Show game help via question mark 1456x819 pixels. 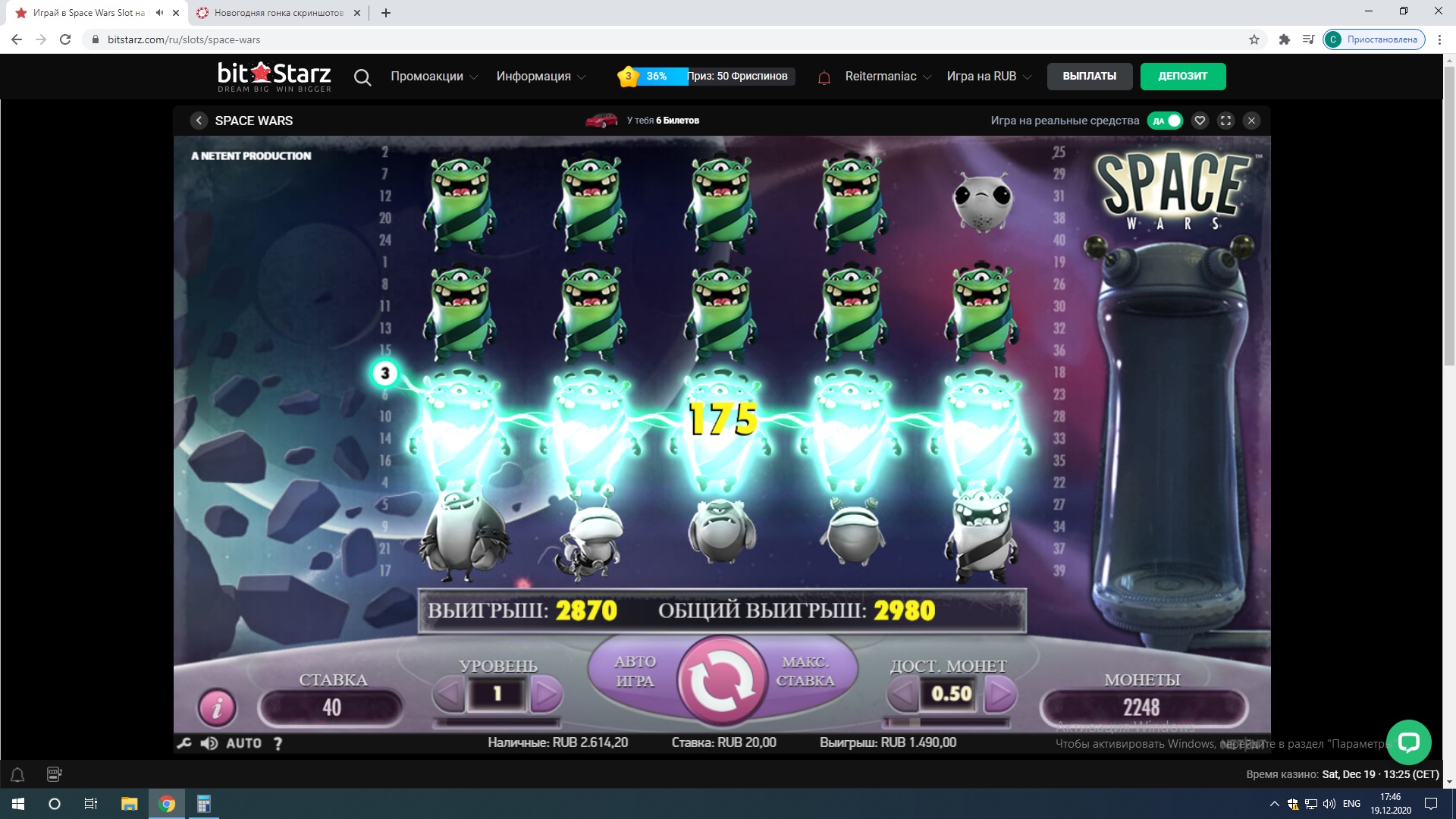pos(278,743)
